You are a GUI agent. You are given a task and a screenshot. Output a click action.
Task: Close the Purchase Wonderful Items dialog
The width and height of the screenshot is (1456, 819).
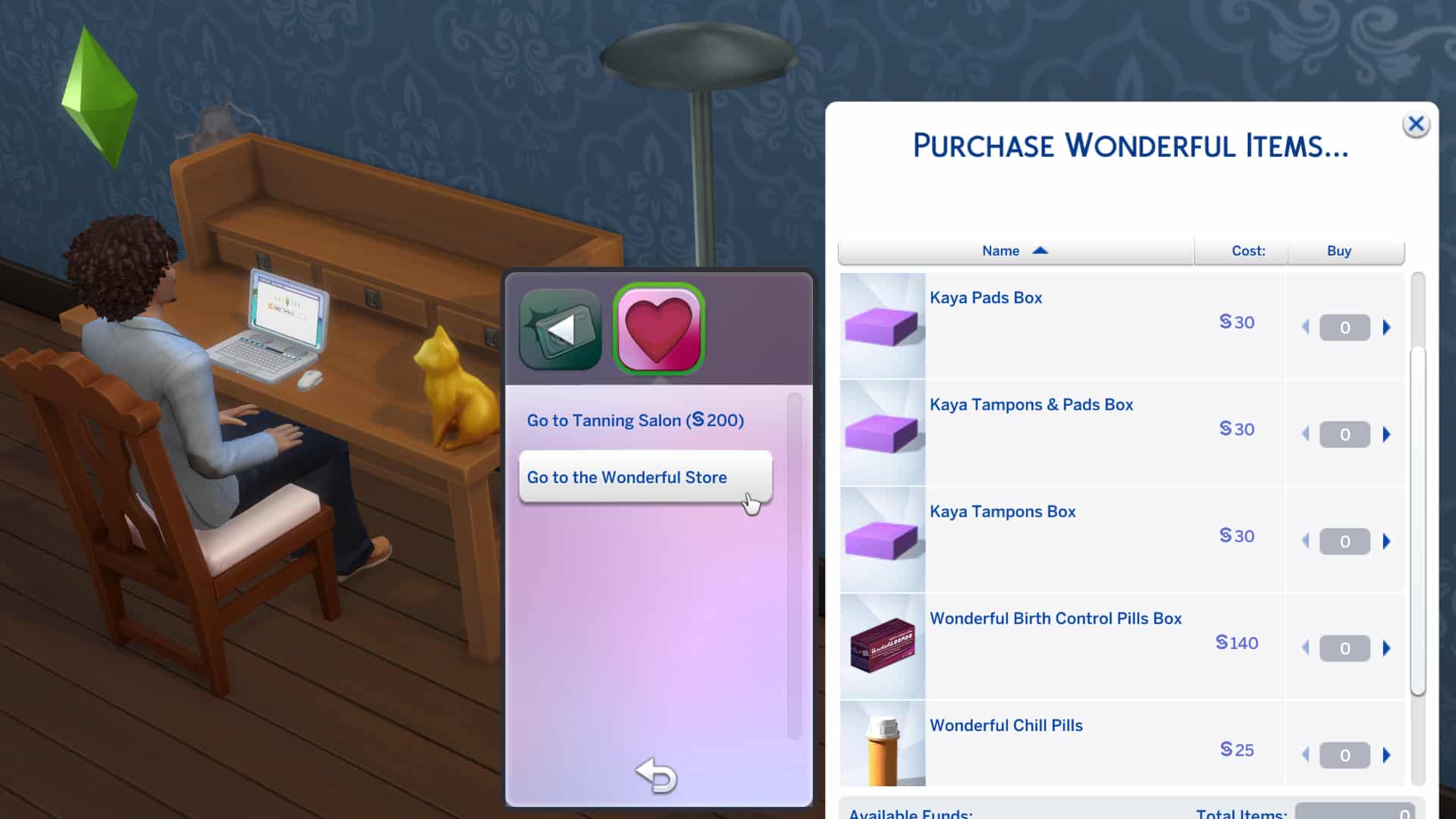point(1417,124)
